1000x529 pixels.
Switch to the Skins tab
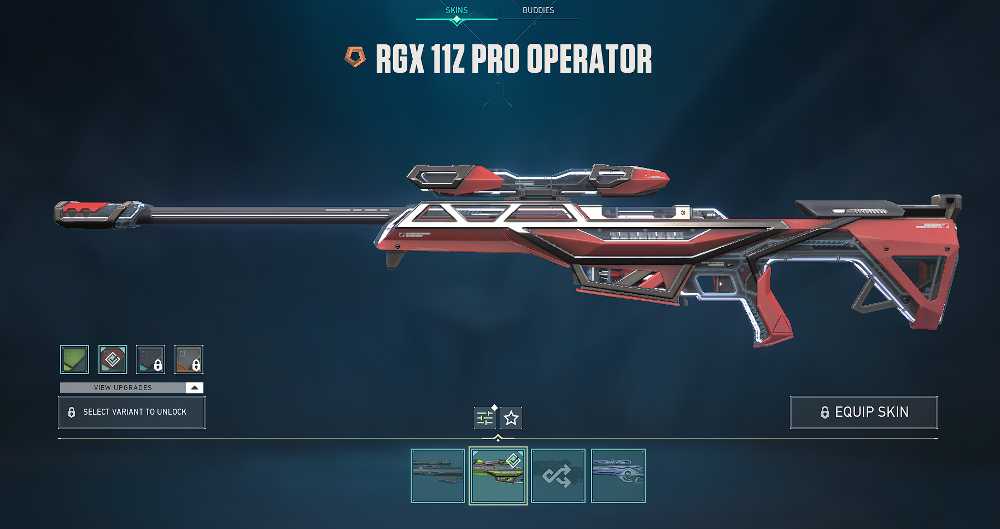coord(455,11)
